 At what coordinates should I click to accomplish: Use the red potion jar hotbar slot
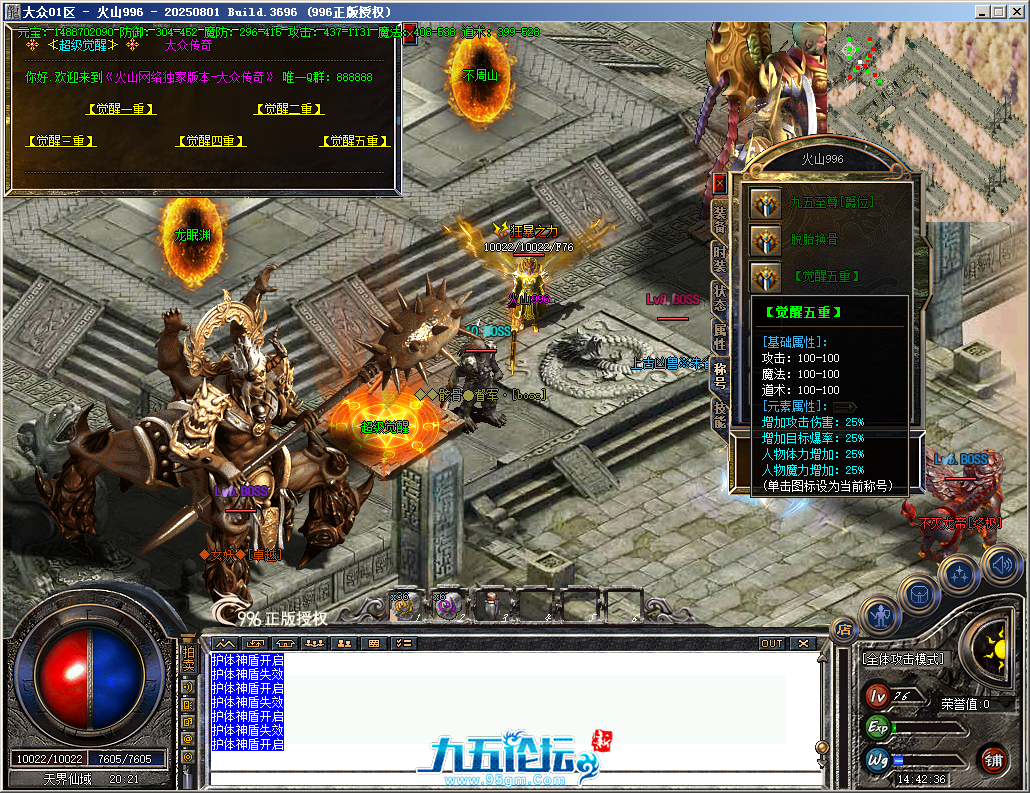tap(491, 604)
